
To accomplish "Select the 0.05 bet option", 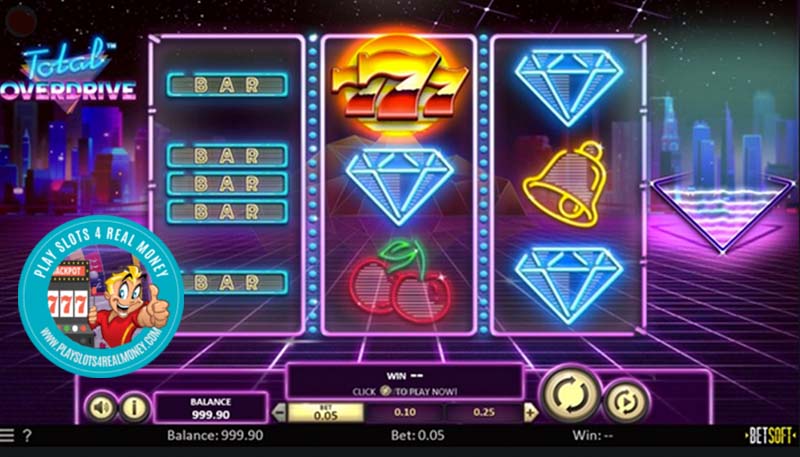I will [322, 412].
